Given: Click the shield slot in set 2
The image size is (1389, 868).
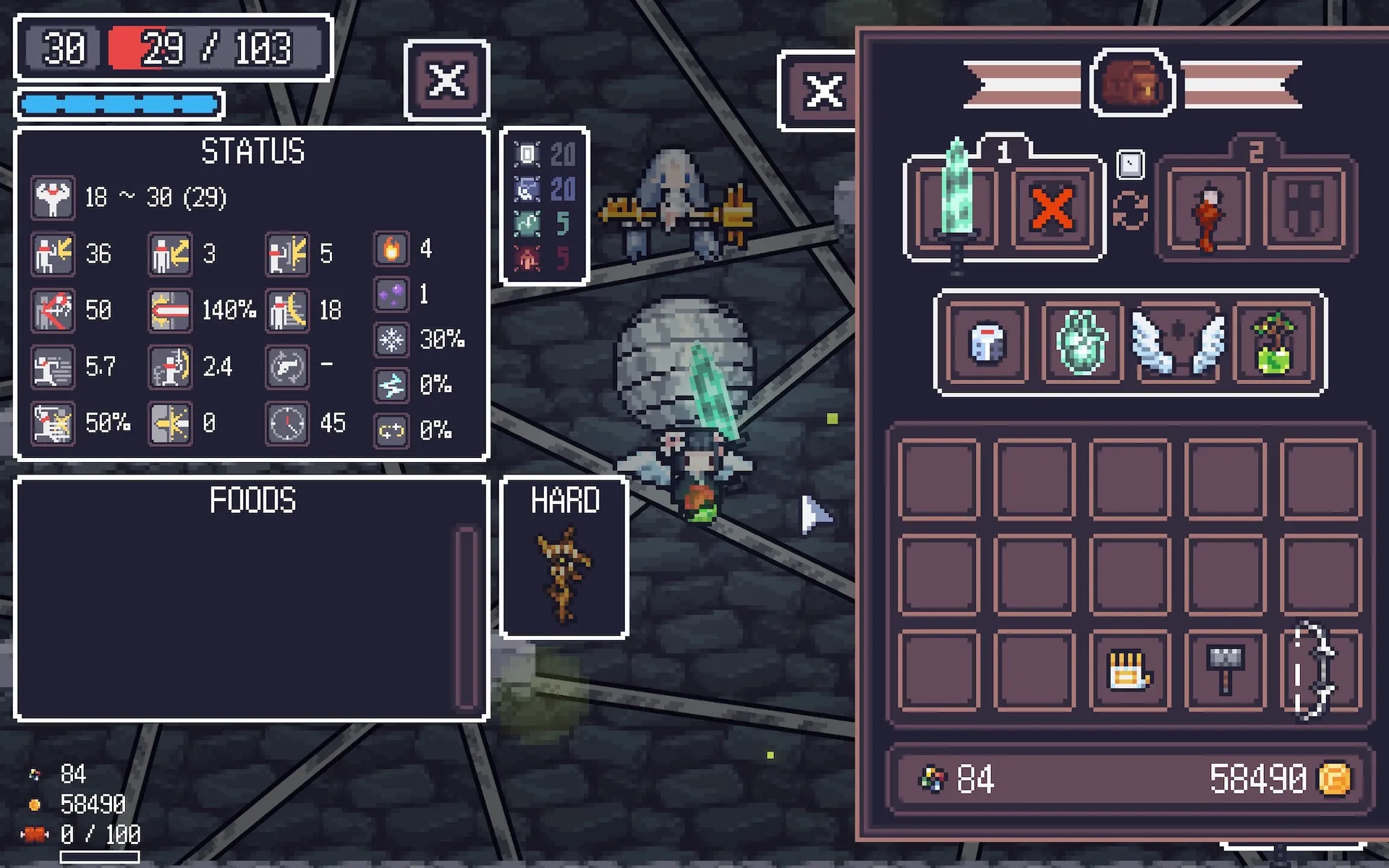Looking at the screenshot, I should [x=1304, y=209].
